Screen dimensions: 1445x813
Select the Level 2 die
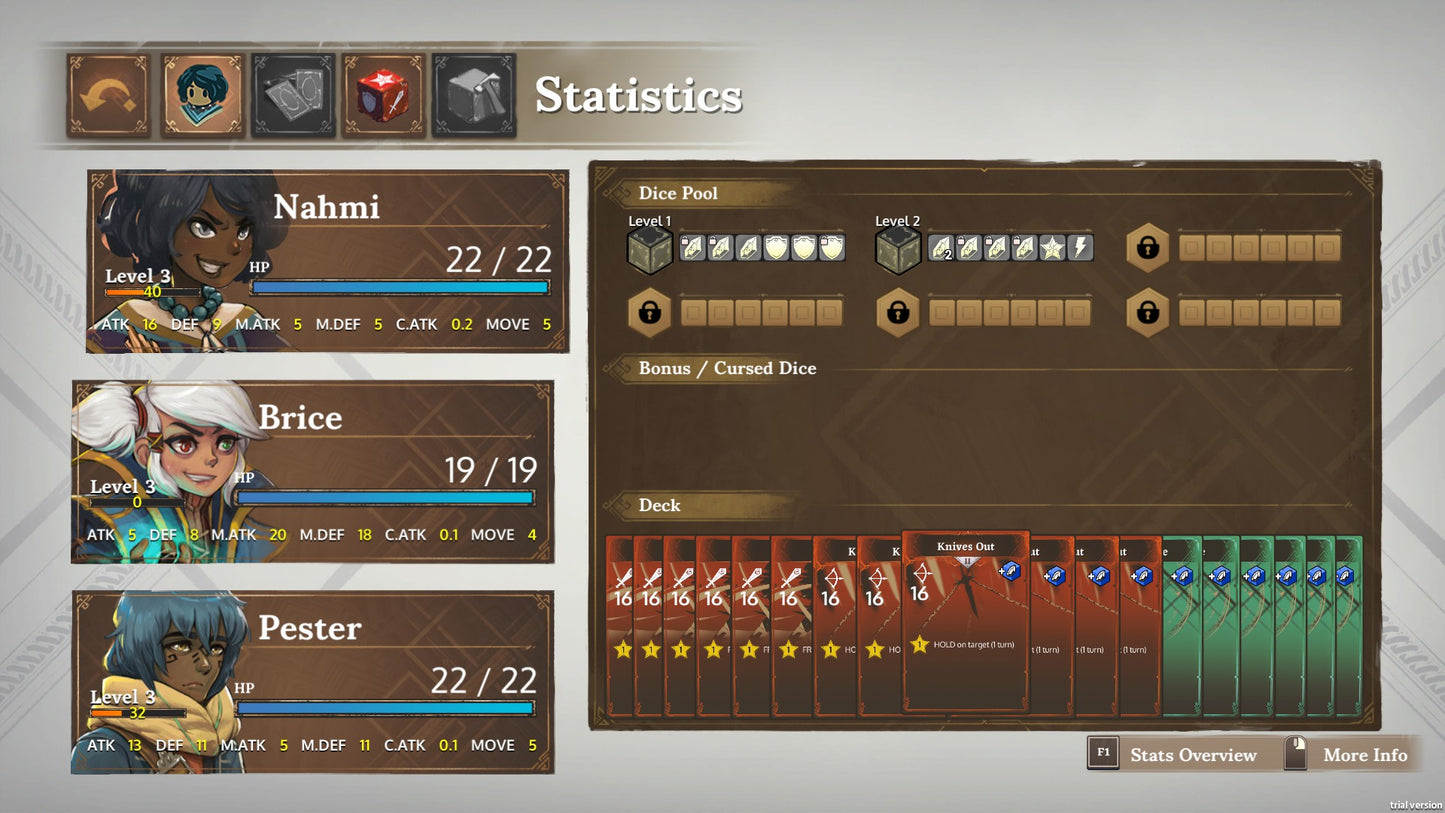(x=898, y=250)
